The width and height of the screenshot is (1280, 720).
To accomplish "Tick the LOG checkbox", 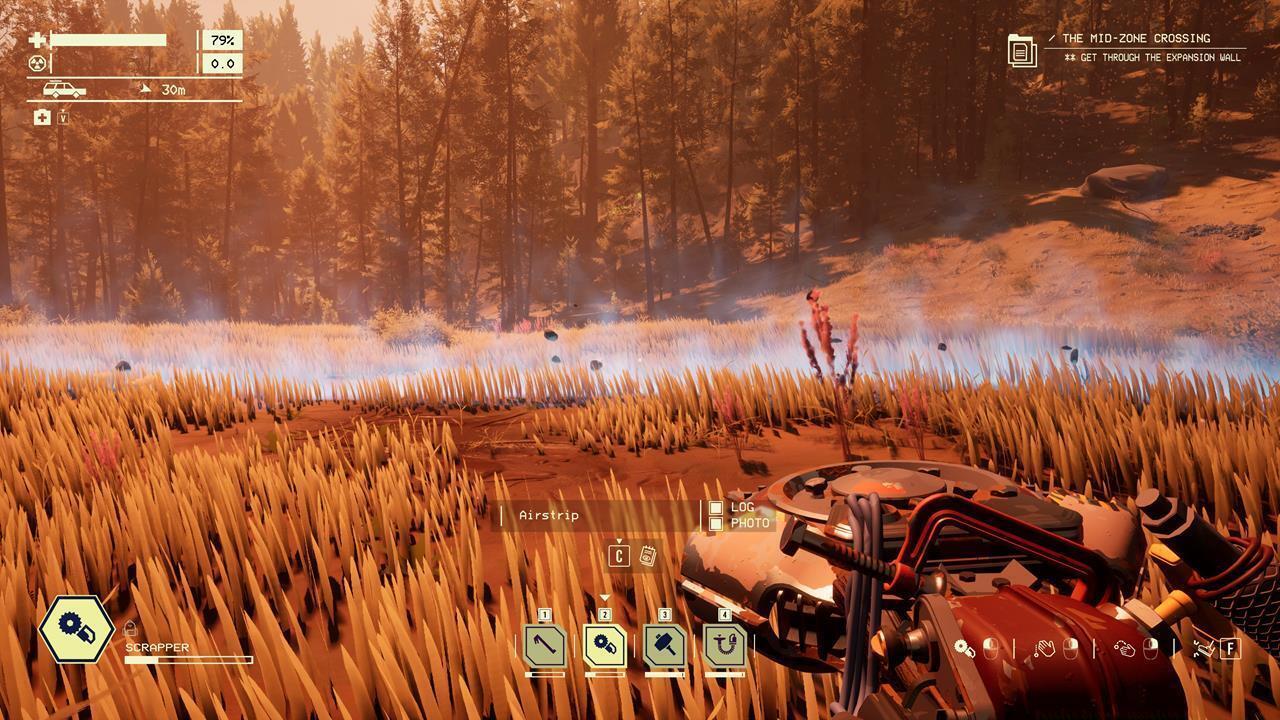I will 716,508.
